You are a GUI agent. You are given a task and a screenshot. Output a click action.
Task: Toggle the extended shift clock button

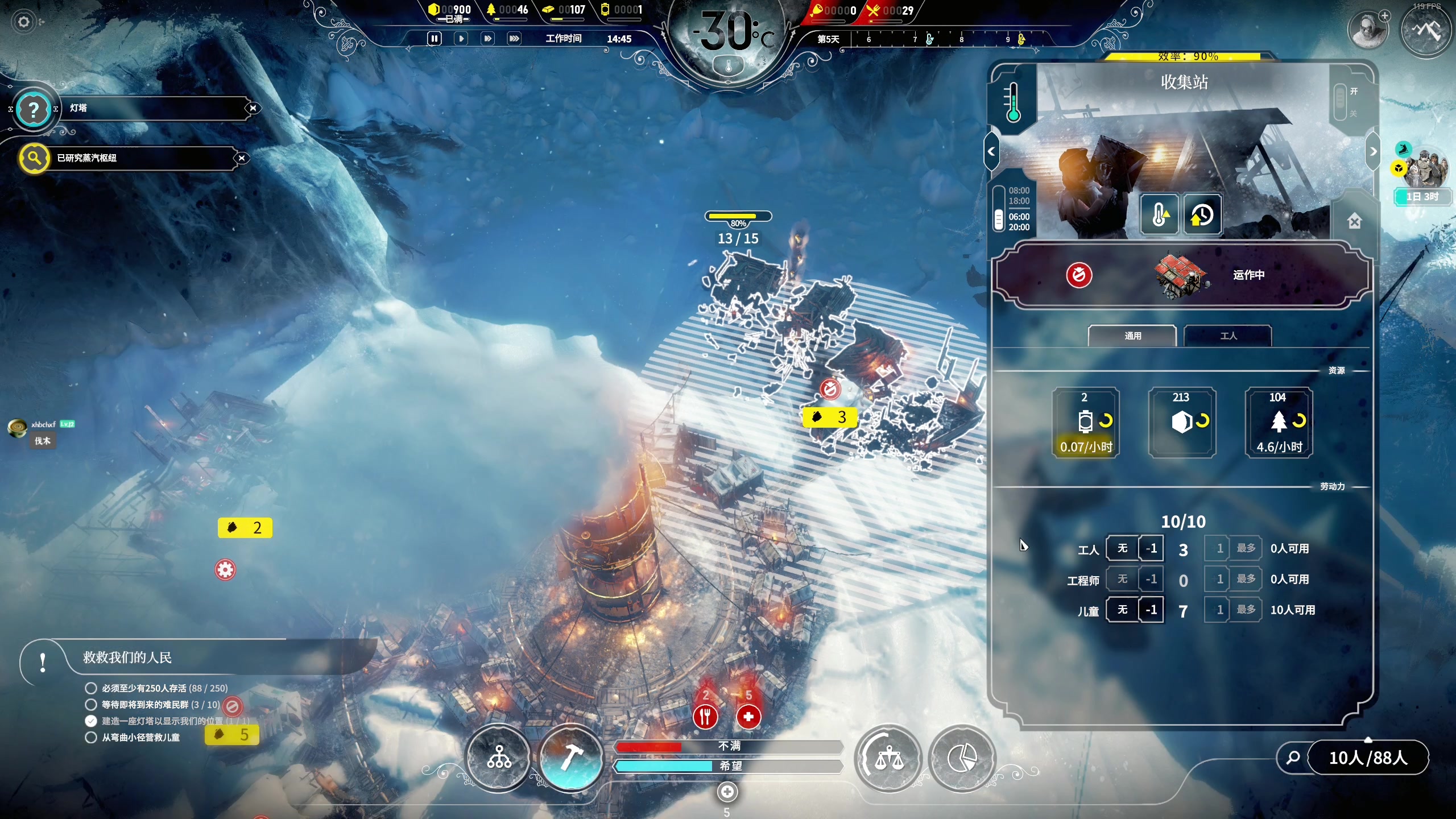pos(1202,215)
